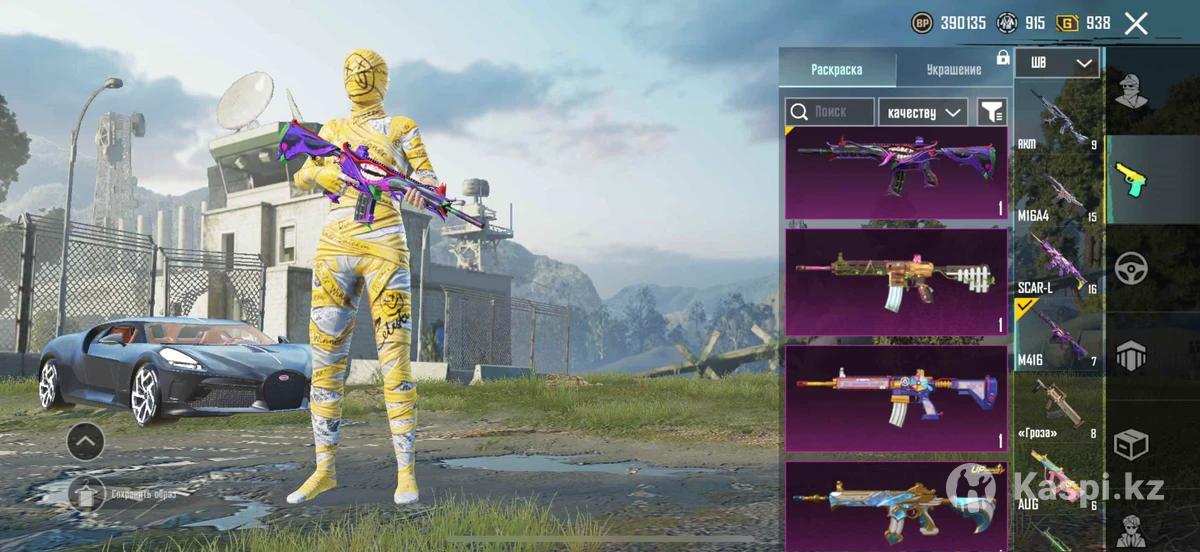Open the качеству sort dropdown
This screenshot has height=552, width=1200.
point(923,112)
